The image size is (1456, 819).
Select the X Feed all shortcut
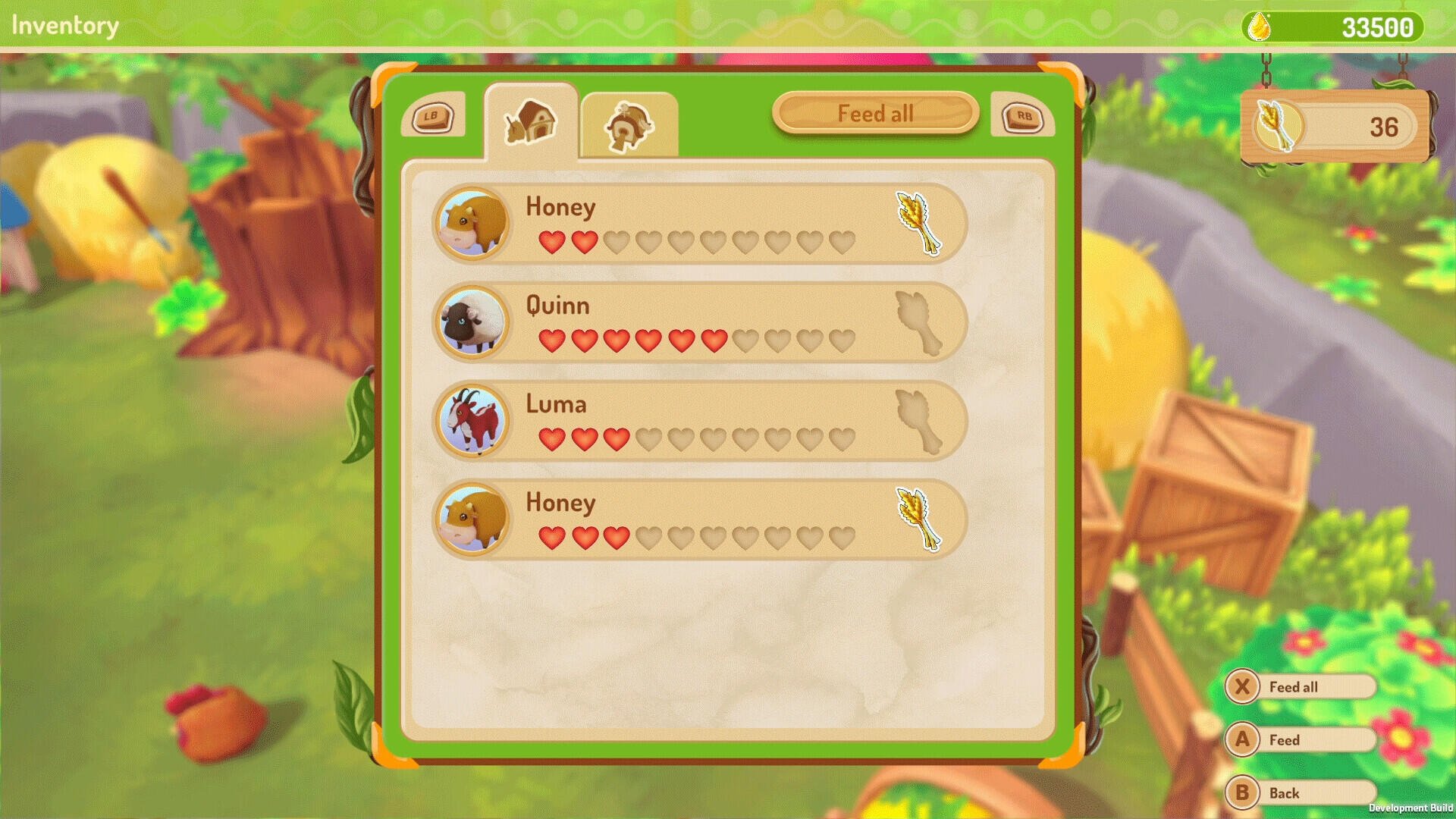tap(1300, 687)
